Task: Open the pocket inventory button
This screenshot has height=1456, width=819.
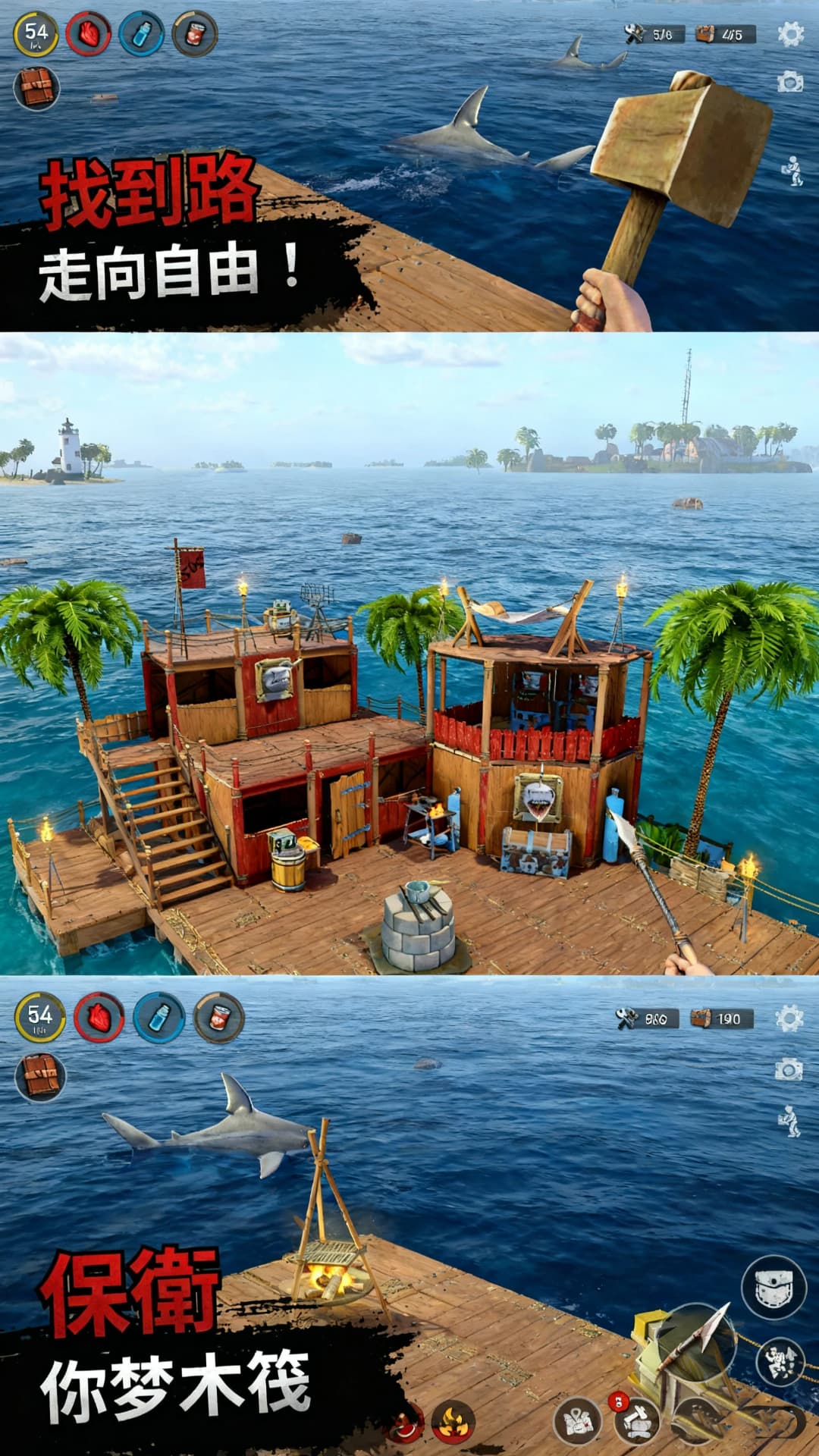Action: tap(773, 1287)
